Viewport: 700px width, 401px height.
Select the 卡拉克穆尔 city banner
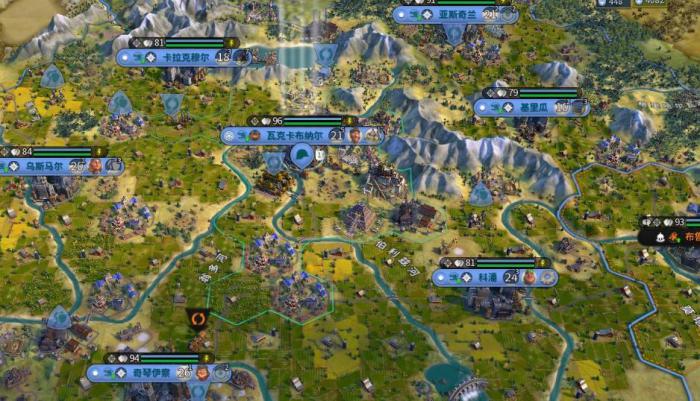click(x=185, y=58)
